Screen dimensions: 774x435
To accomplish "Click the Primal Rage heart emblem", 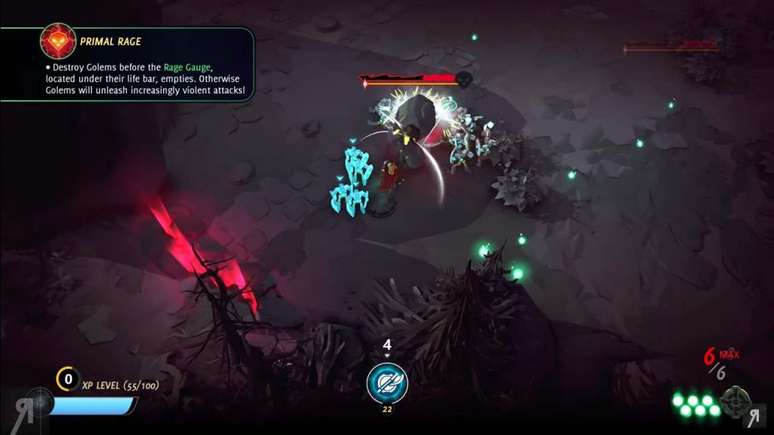I will [58, 41].
